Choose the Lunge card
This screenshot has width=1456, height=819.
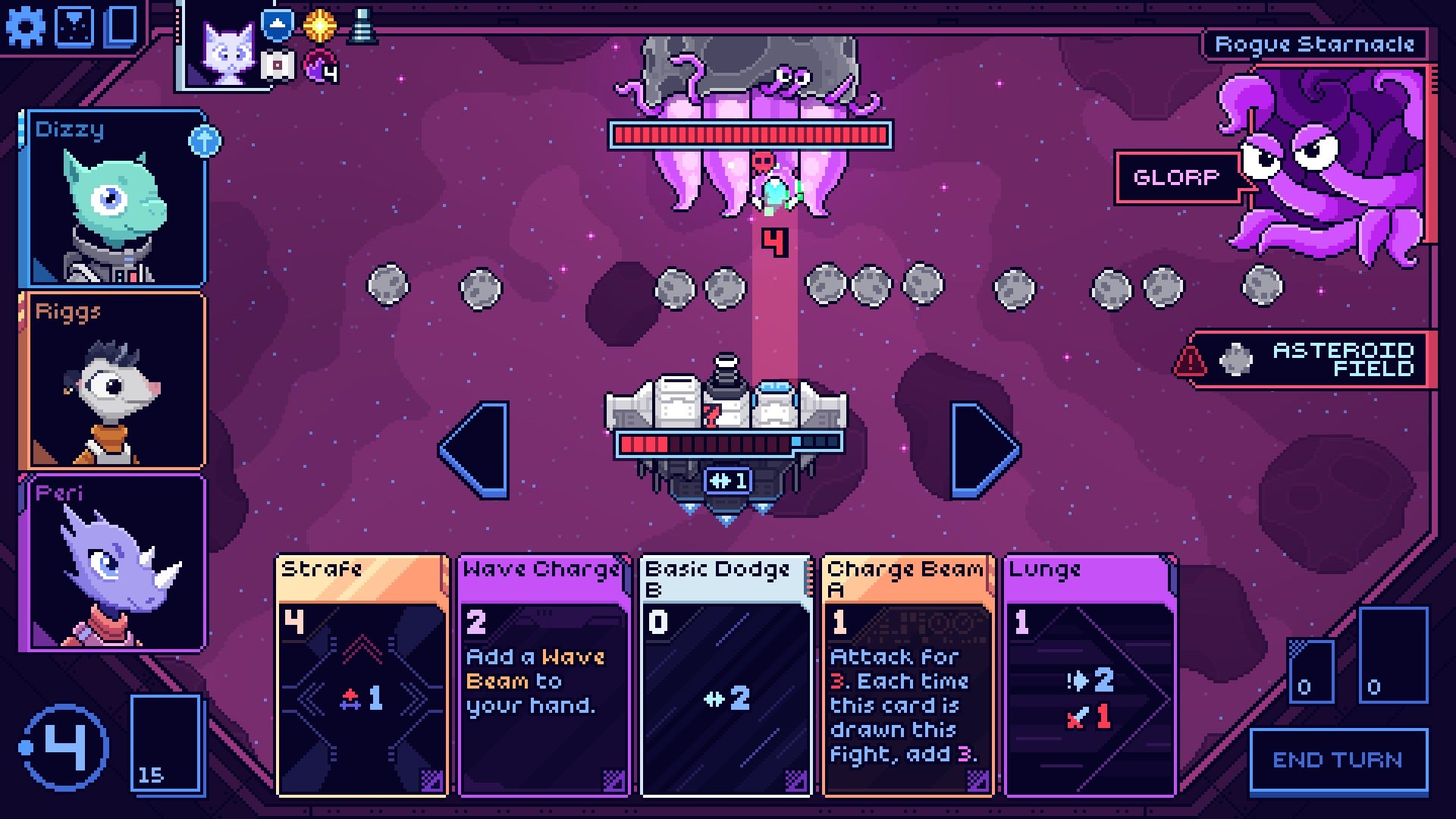[x=1090, y=675]
